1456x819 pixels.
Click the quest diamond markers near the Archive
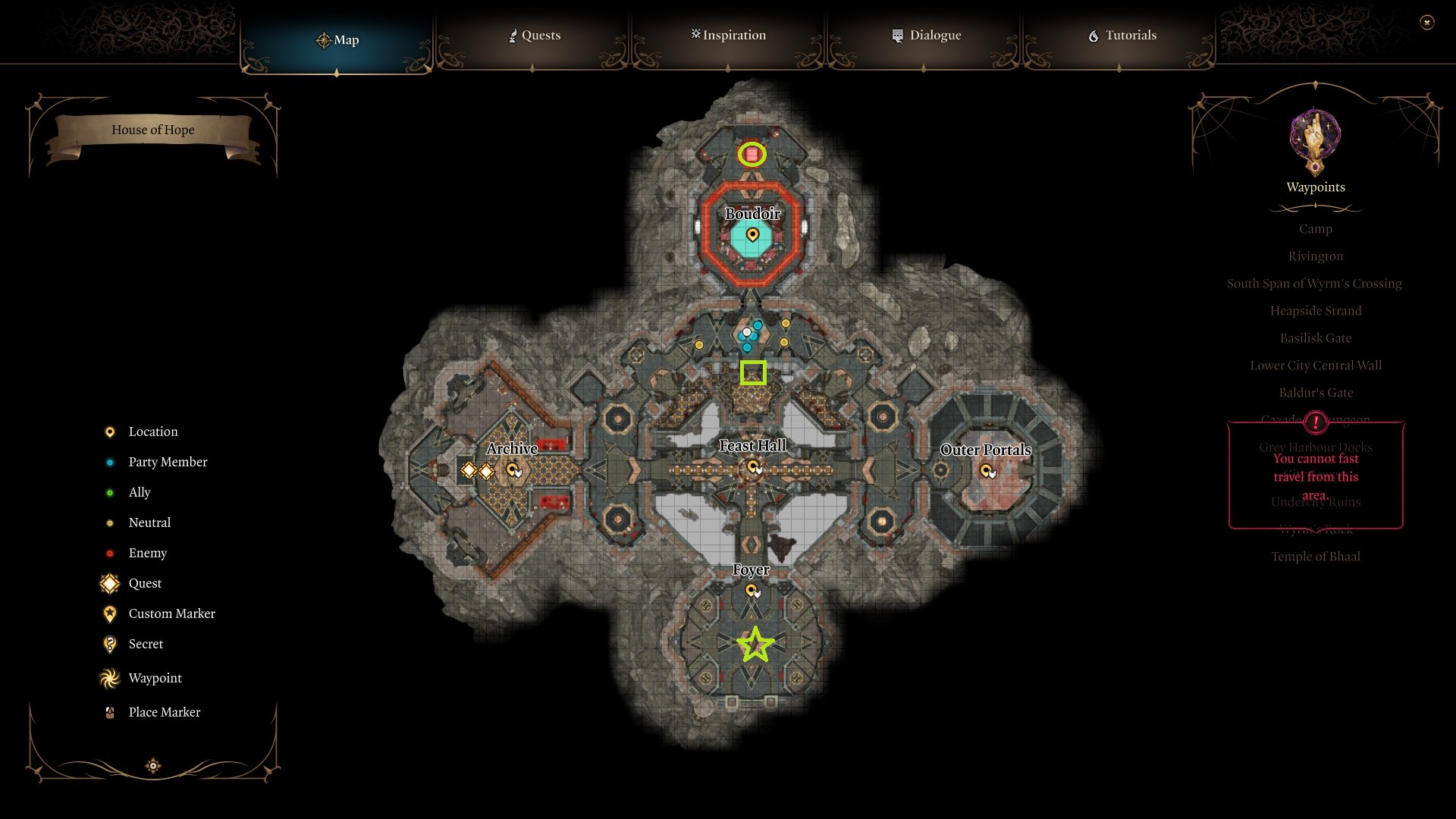point(476,470)
